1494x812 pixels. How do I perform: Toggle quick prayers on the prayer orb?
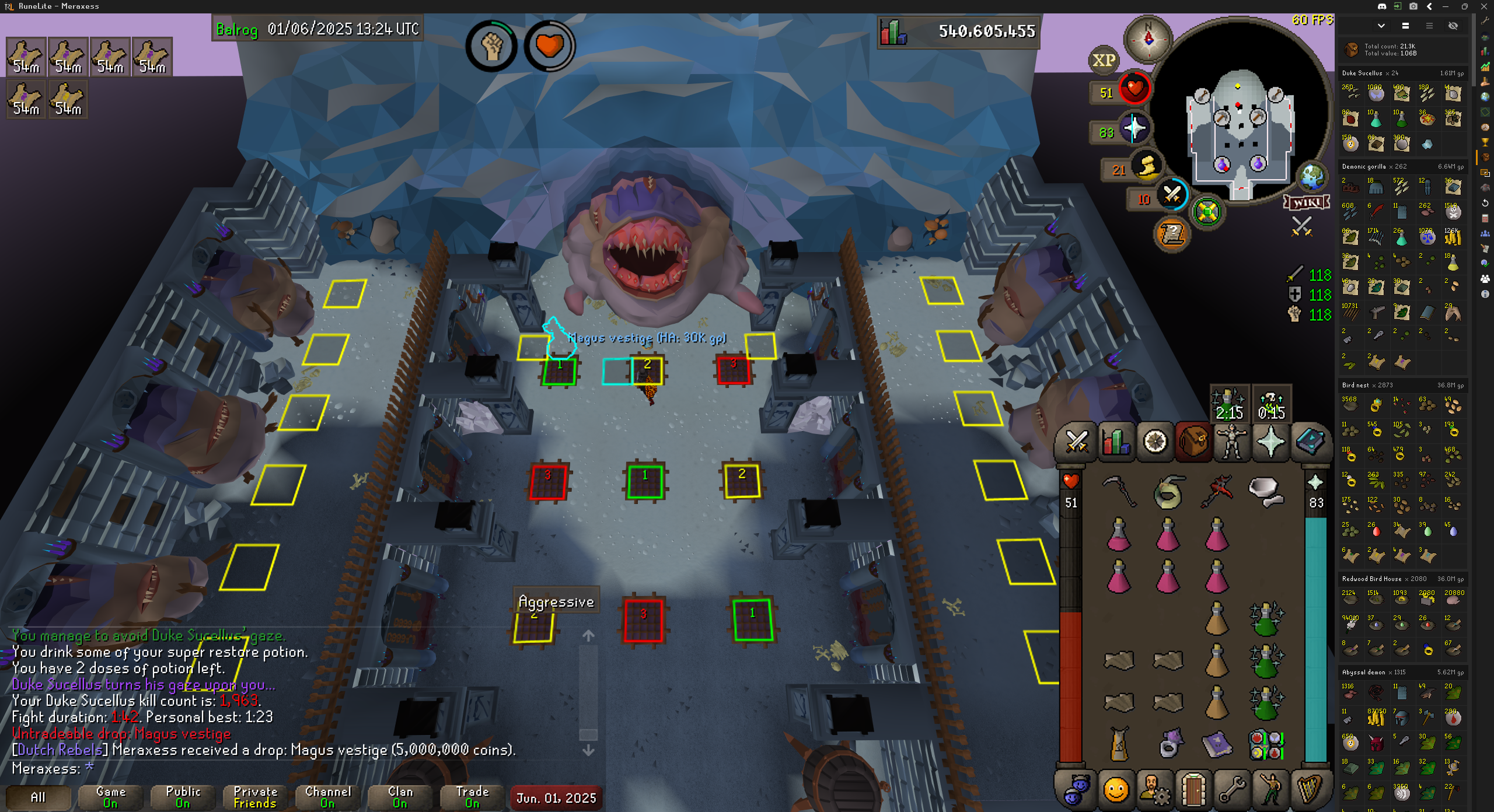coord(1135,129)
